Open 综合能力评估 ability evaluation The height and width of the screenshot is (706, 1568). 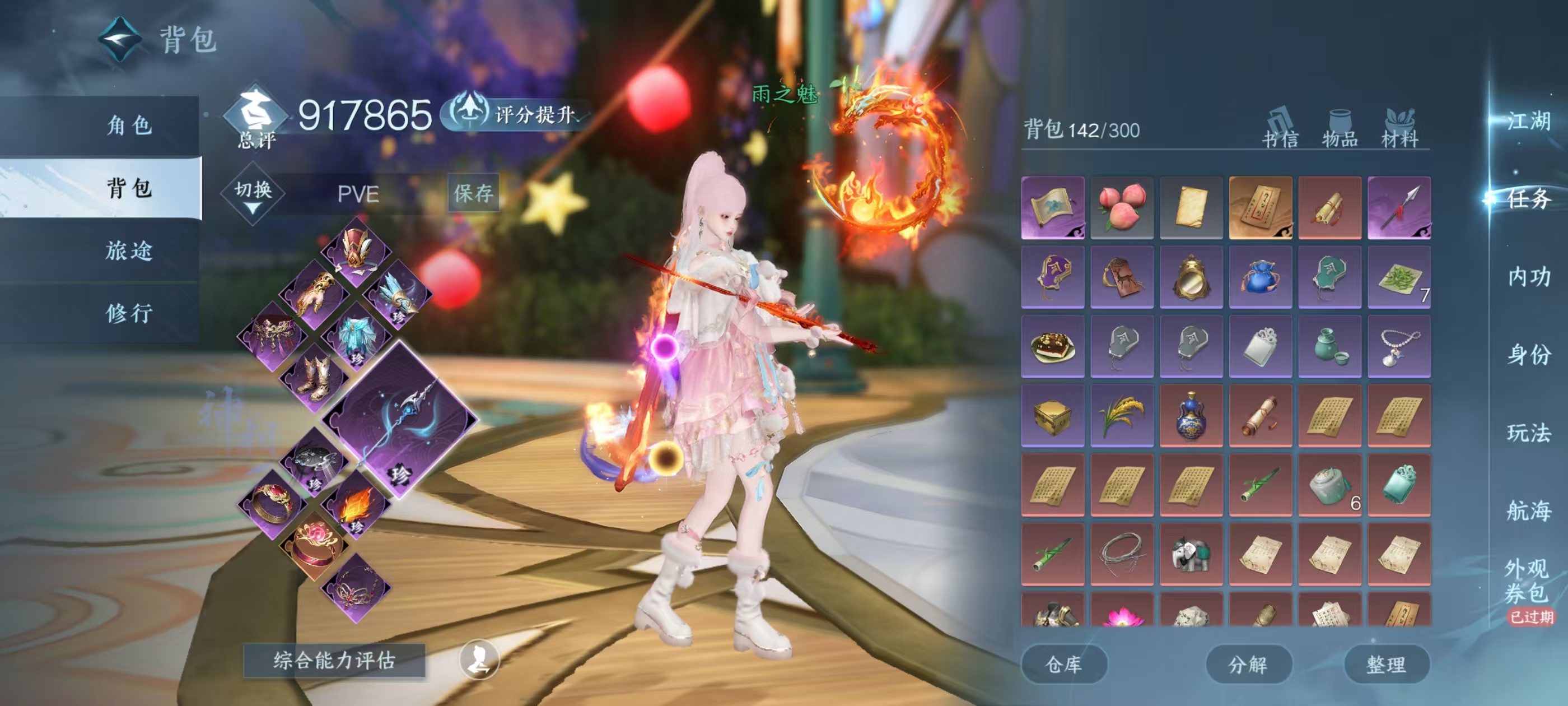334,660
